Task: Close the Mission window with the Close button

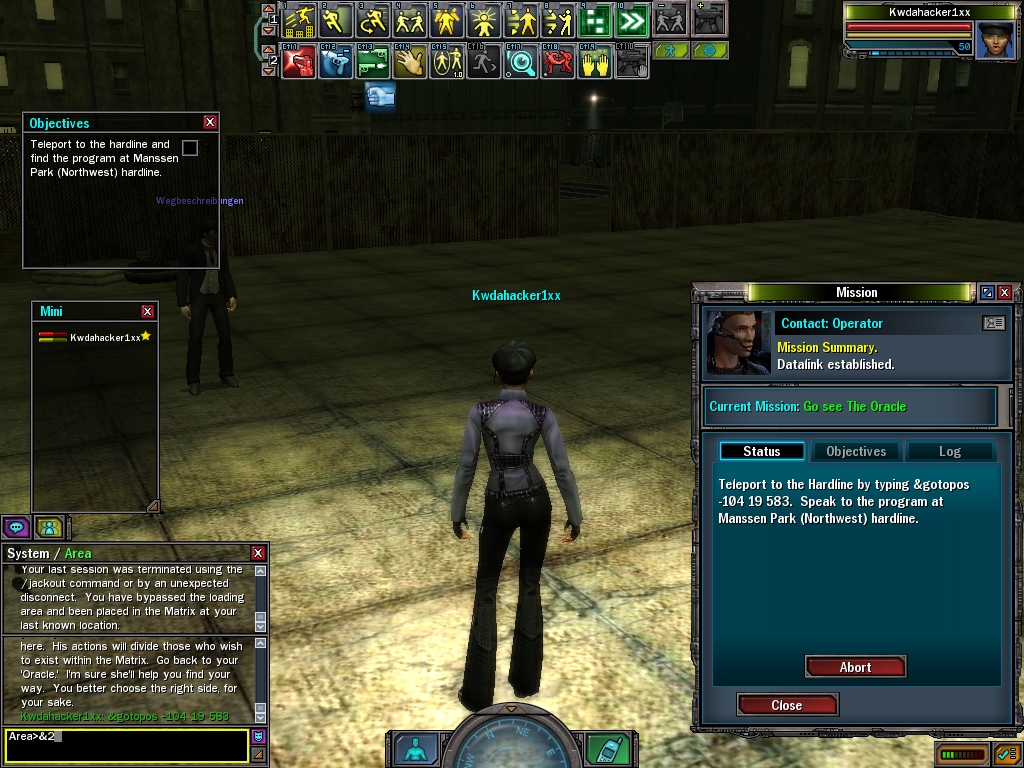Action: coord(787,705)
